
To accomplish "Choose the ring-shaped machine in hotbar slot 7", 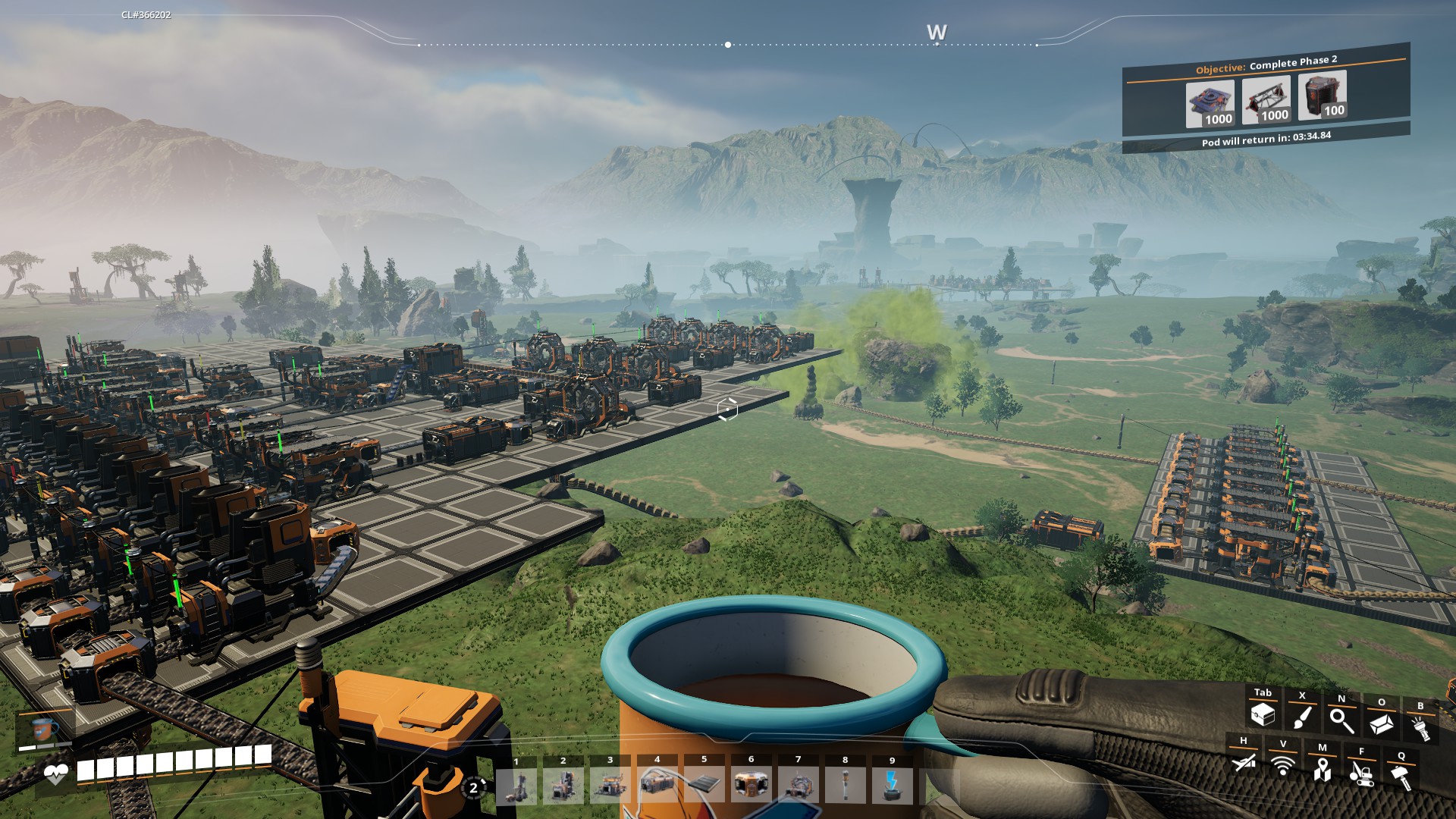I will tap(799, 785).
